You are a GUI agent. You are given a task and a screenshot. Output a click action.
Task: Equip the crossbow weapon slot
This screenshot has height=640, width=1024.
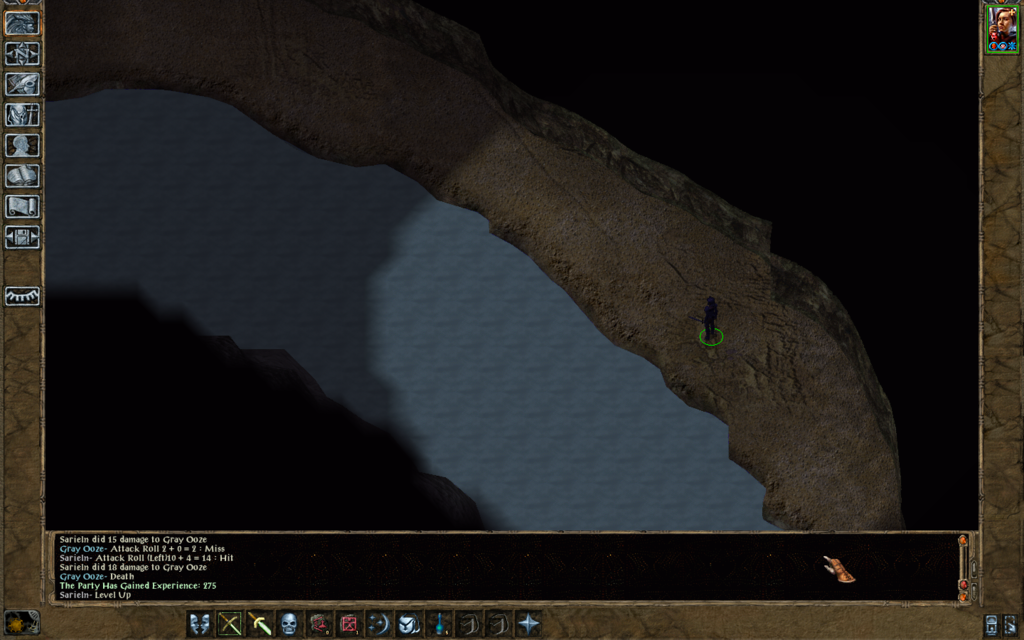pos(230,624)
